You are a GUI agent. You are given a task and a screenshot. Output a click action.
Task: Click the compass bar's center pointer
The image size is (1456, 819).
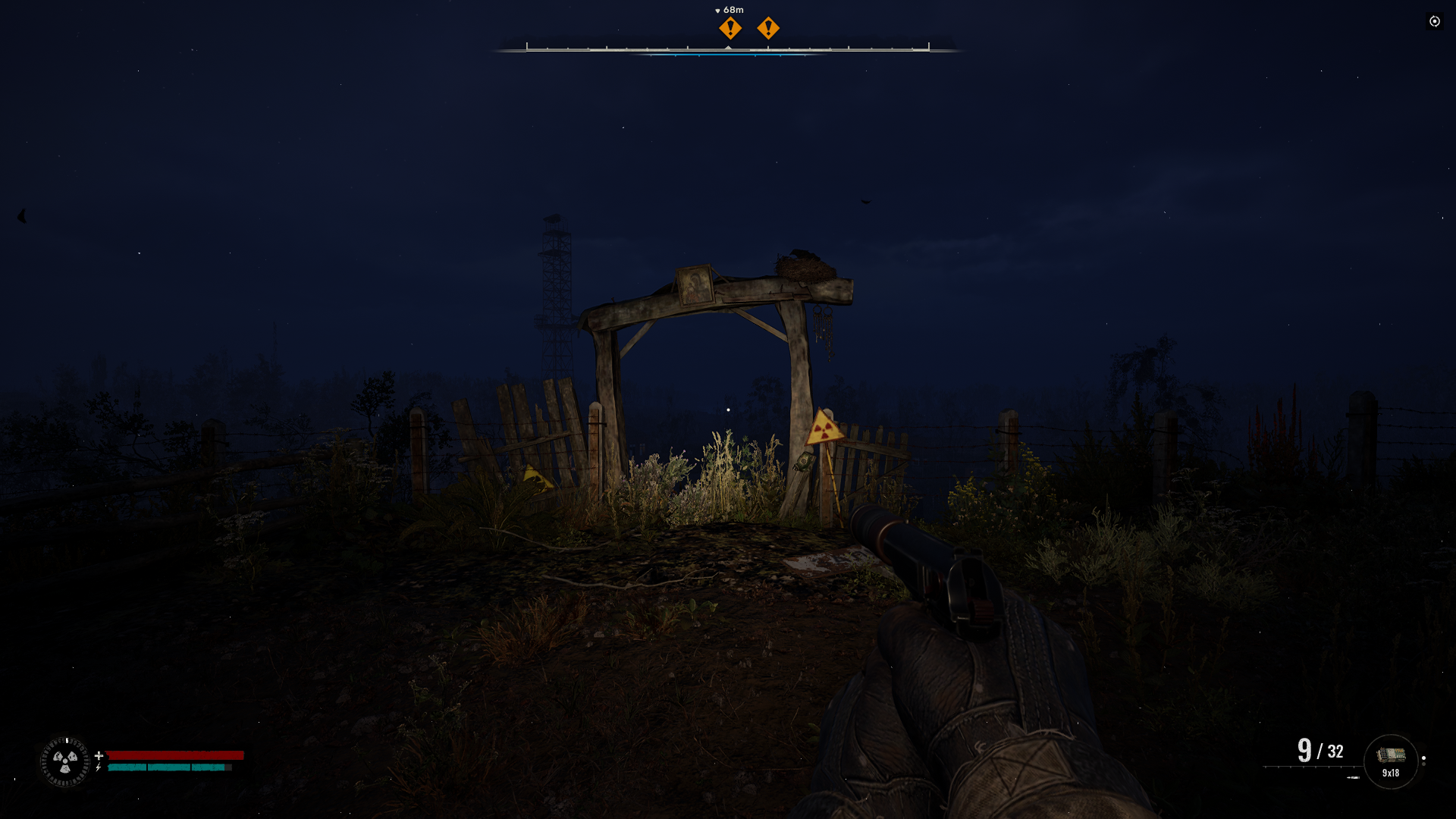(728, 48)
